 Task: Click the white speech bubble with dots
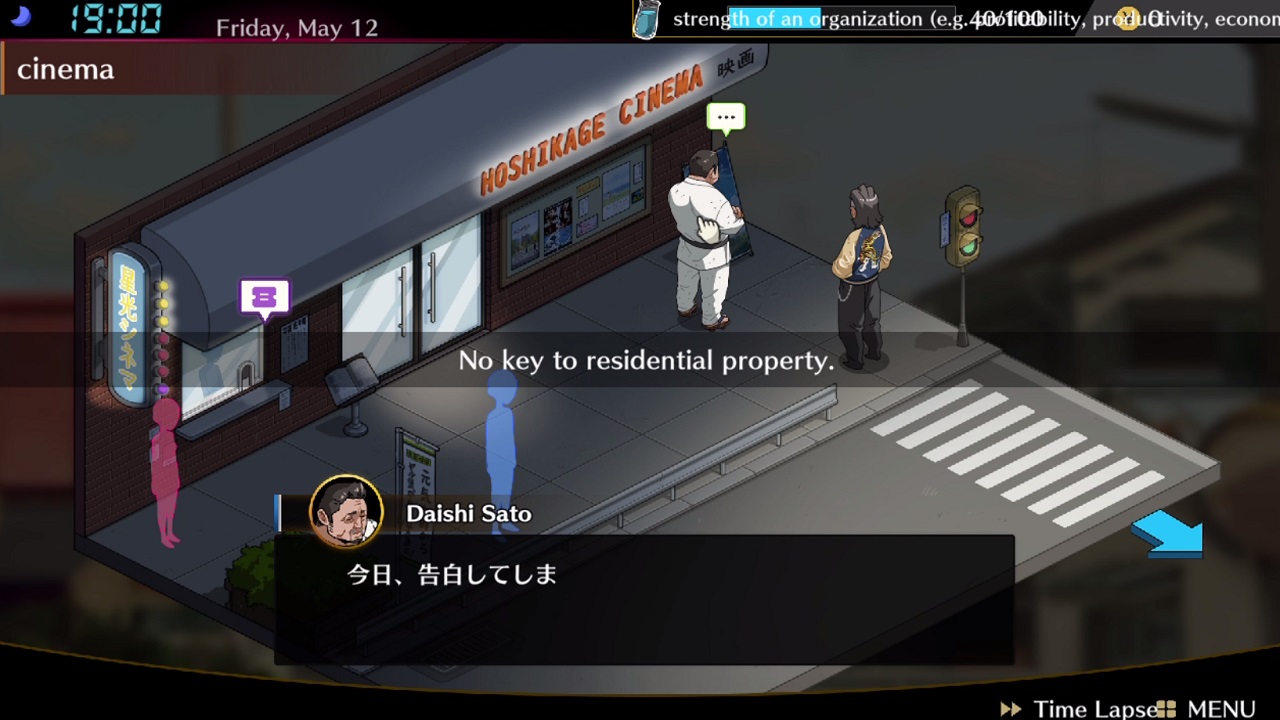tap(726, 118)
